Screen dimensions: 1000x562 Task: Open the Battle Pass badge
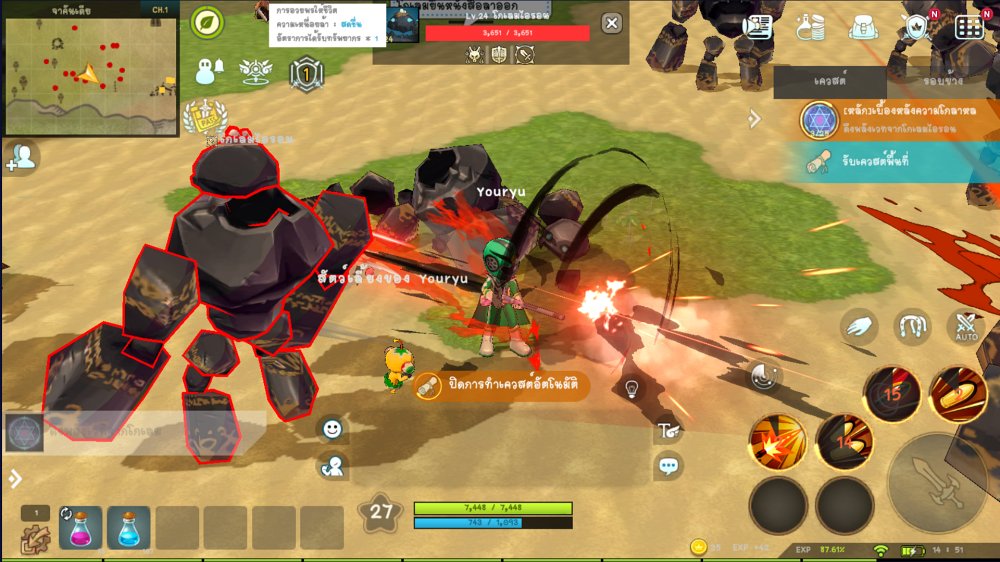click(x=206, y=119)
